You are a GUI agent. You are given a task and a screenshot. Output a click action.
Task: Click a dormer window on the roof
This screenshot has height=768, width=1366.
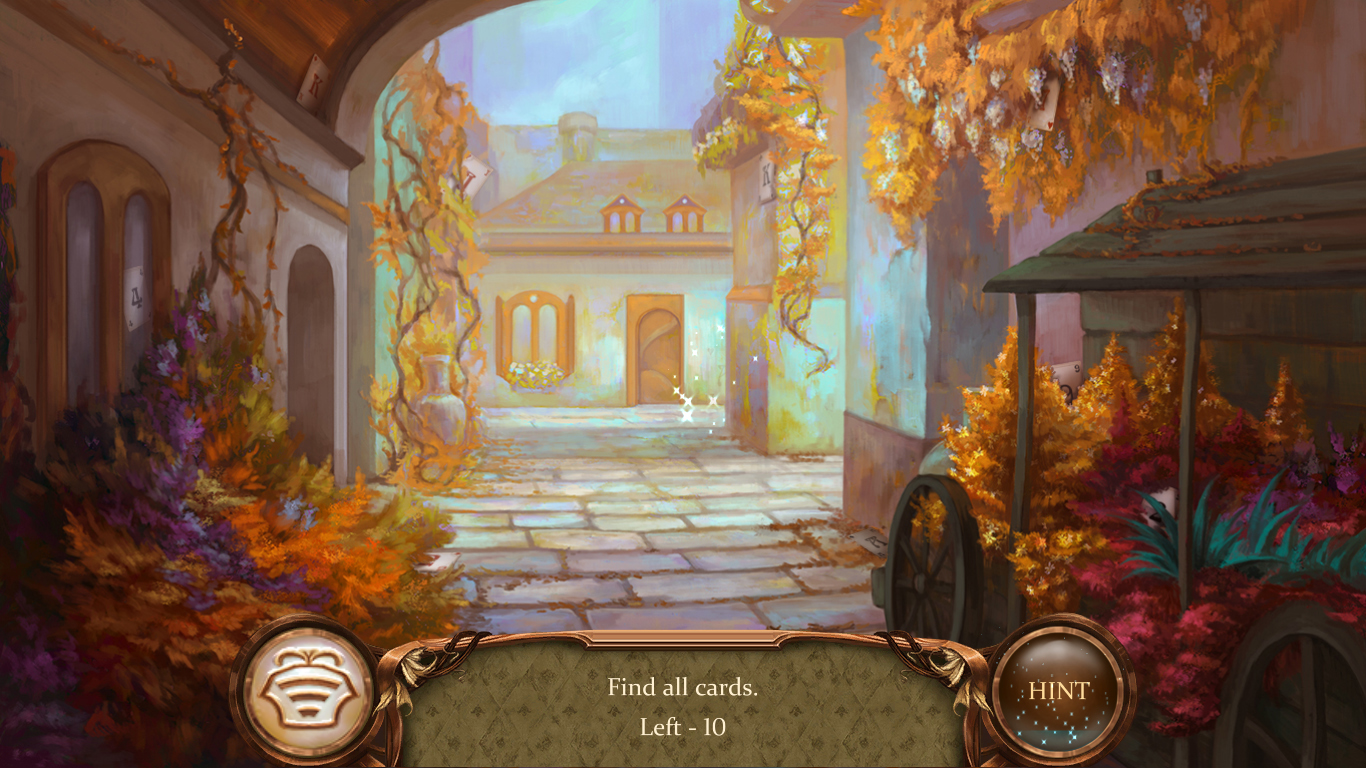[622, 212]
